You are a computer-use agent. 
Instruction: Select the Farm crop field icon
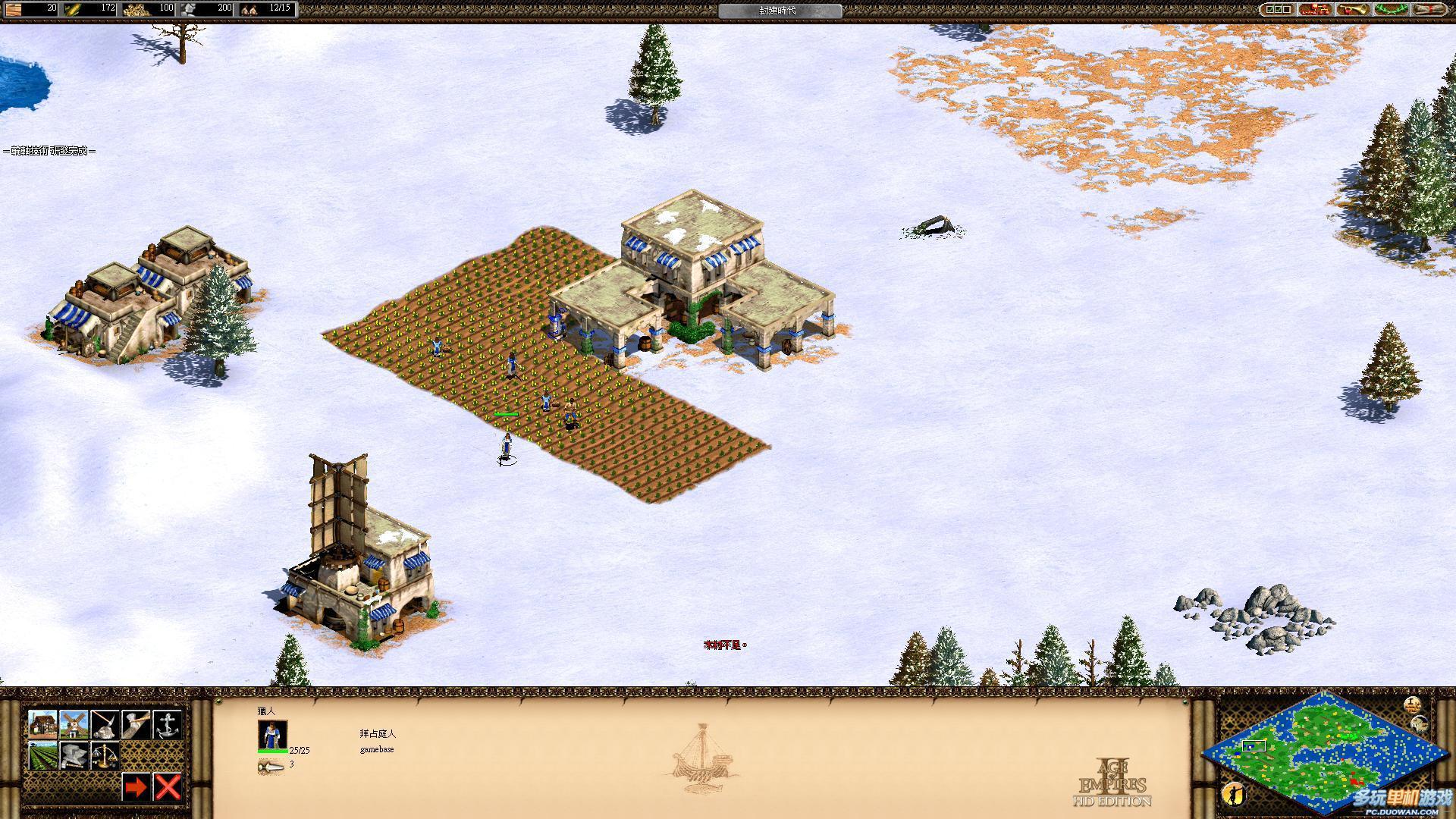[x=42, y=755]
